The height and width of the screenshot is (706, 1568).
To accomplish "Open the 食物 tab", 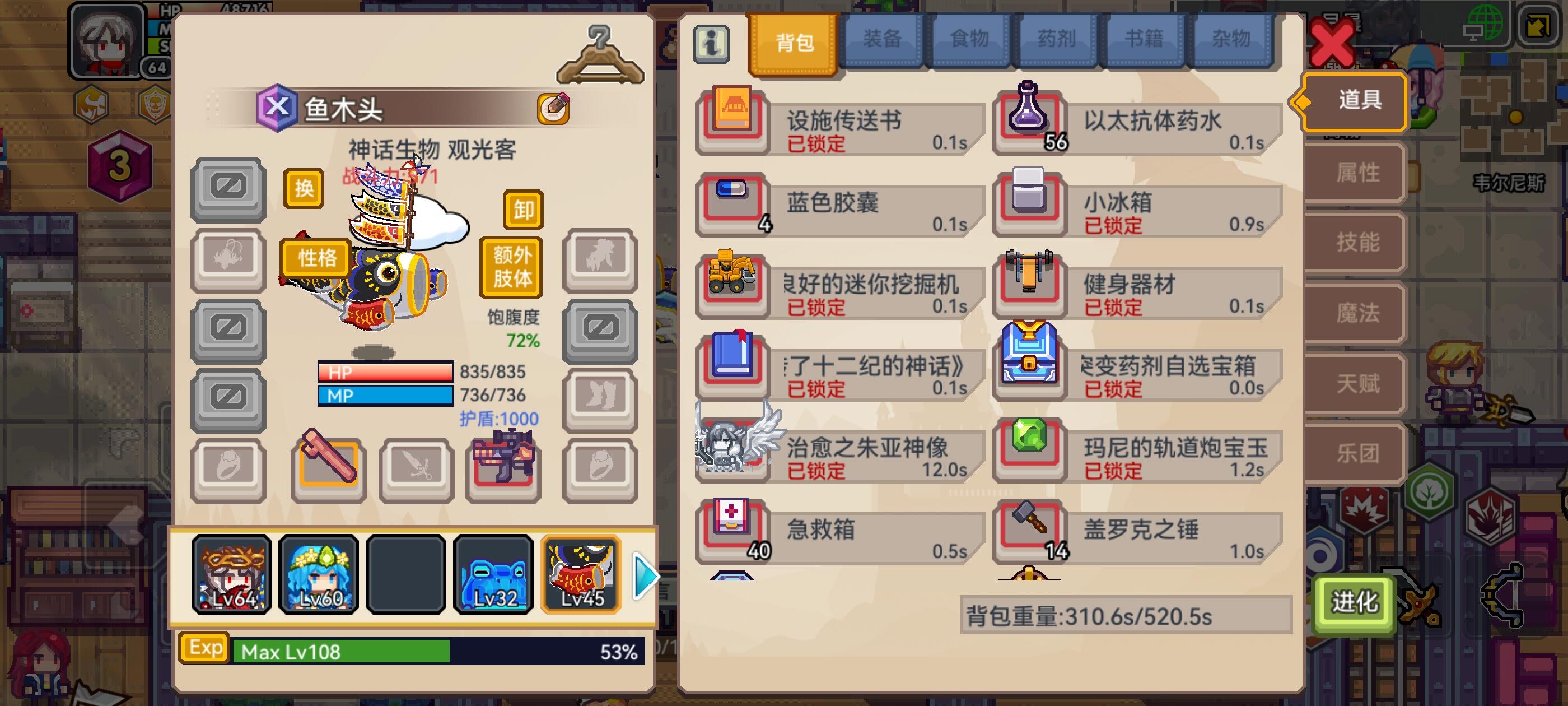I will (x=969, y=38).
